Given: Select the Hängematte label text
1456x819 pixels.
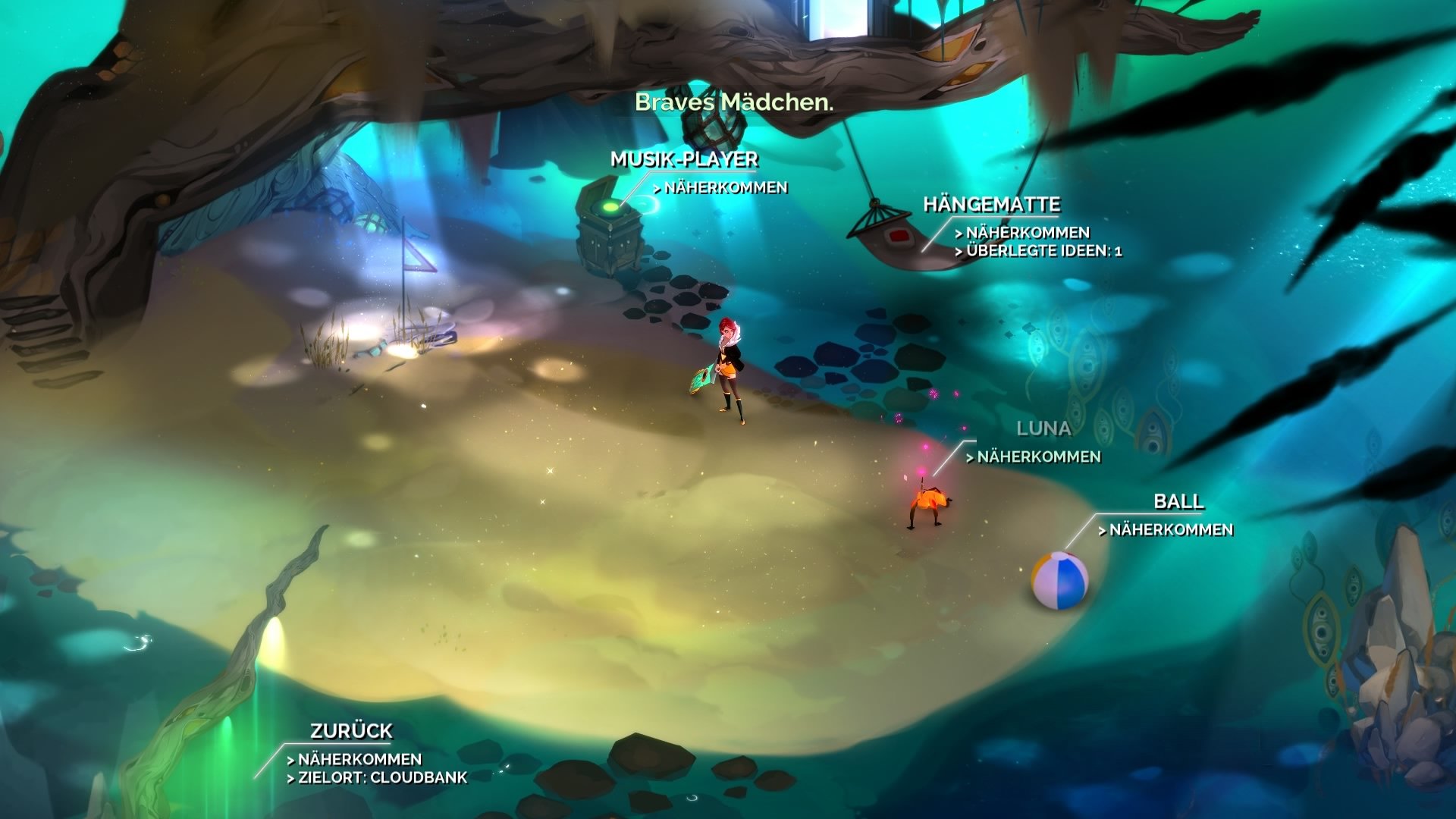Looking at the screenshot, I should coord(993,203).
